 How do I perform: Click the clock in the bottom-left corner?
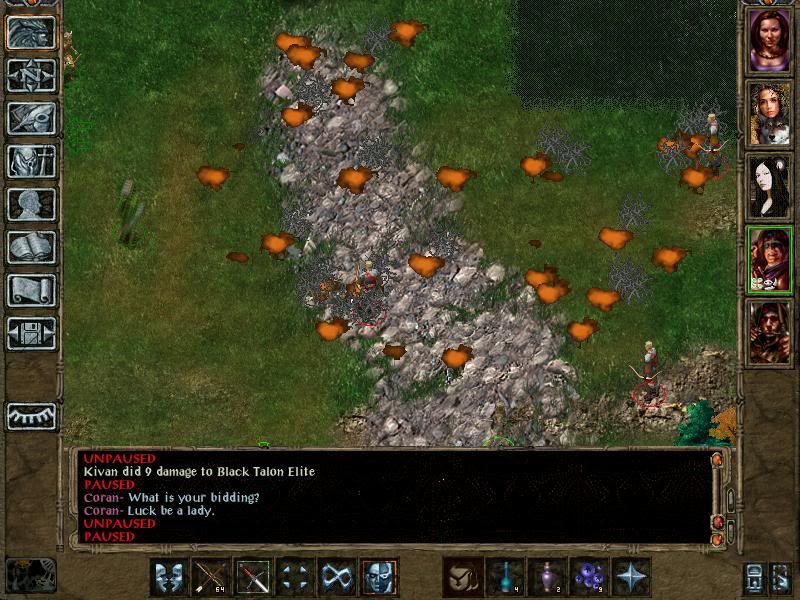(x=30, y=574)
